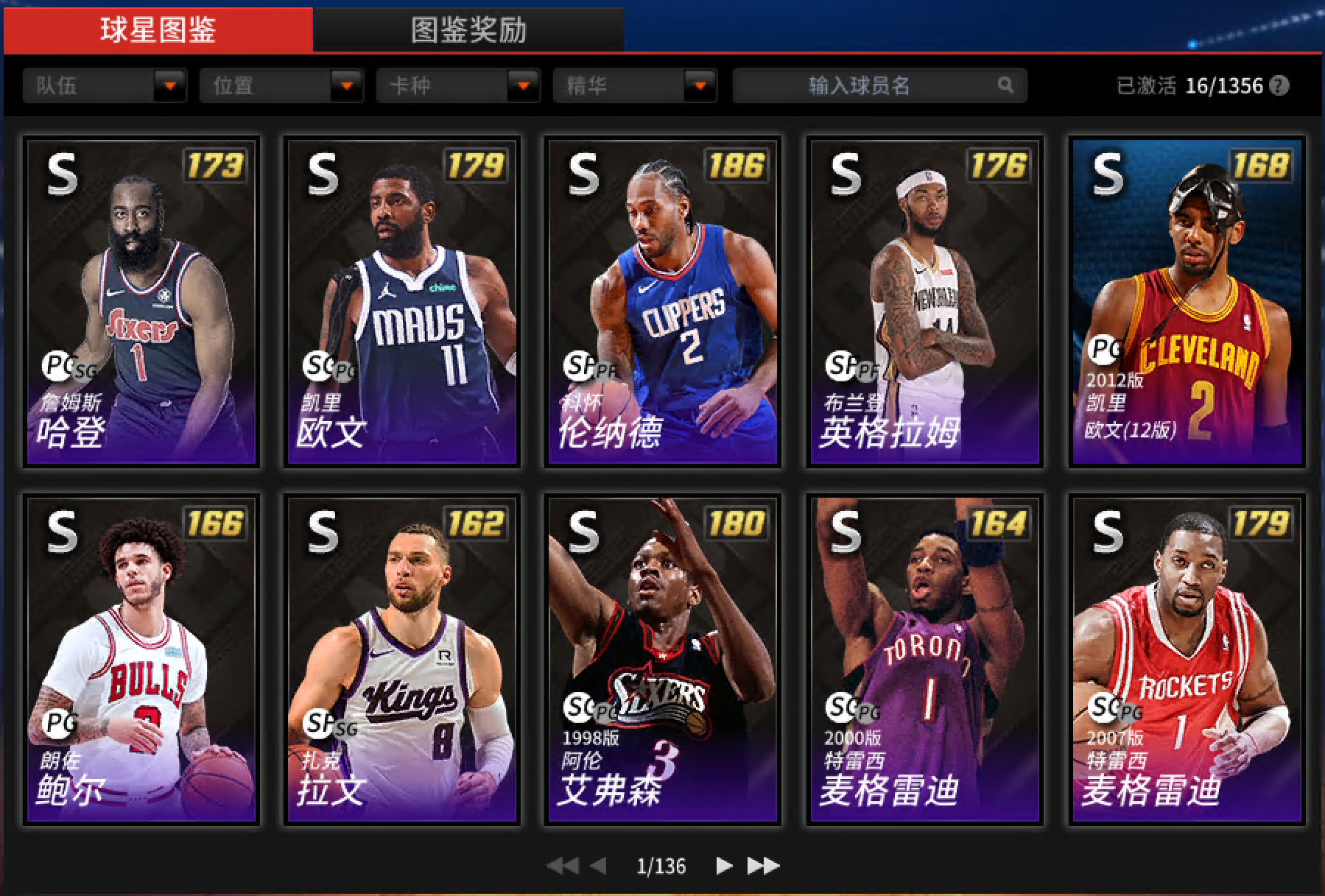This screenshot has height=896, width=1325.
Task: Open the 2007版 麦格雷迪 Rockets card
Action: pyautogui.click(x=1187, y=660)
